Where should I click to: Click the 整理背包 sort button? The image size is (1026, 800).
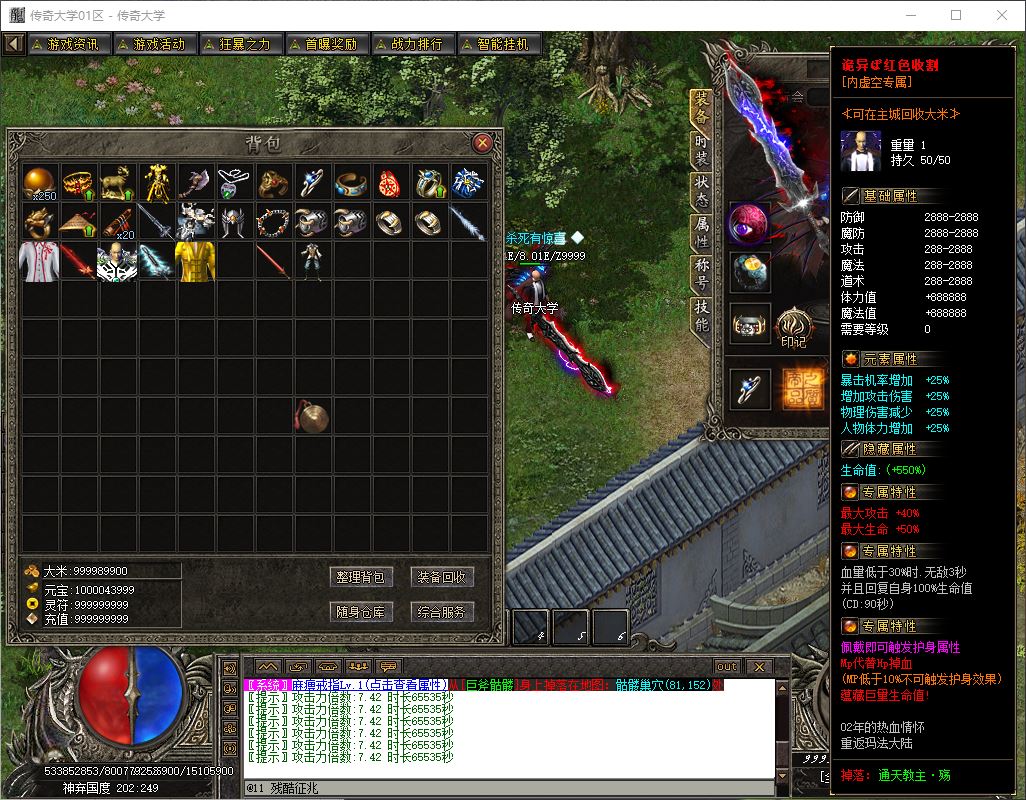click(361, 577)
